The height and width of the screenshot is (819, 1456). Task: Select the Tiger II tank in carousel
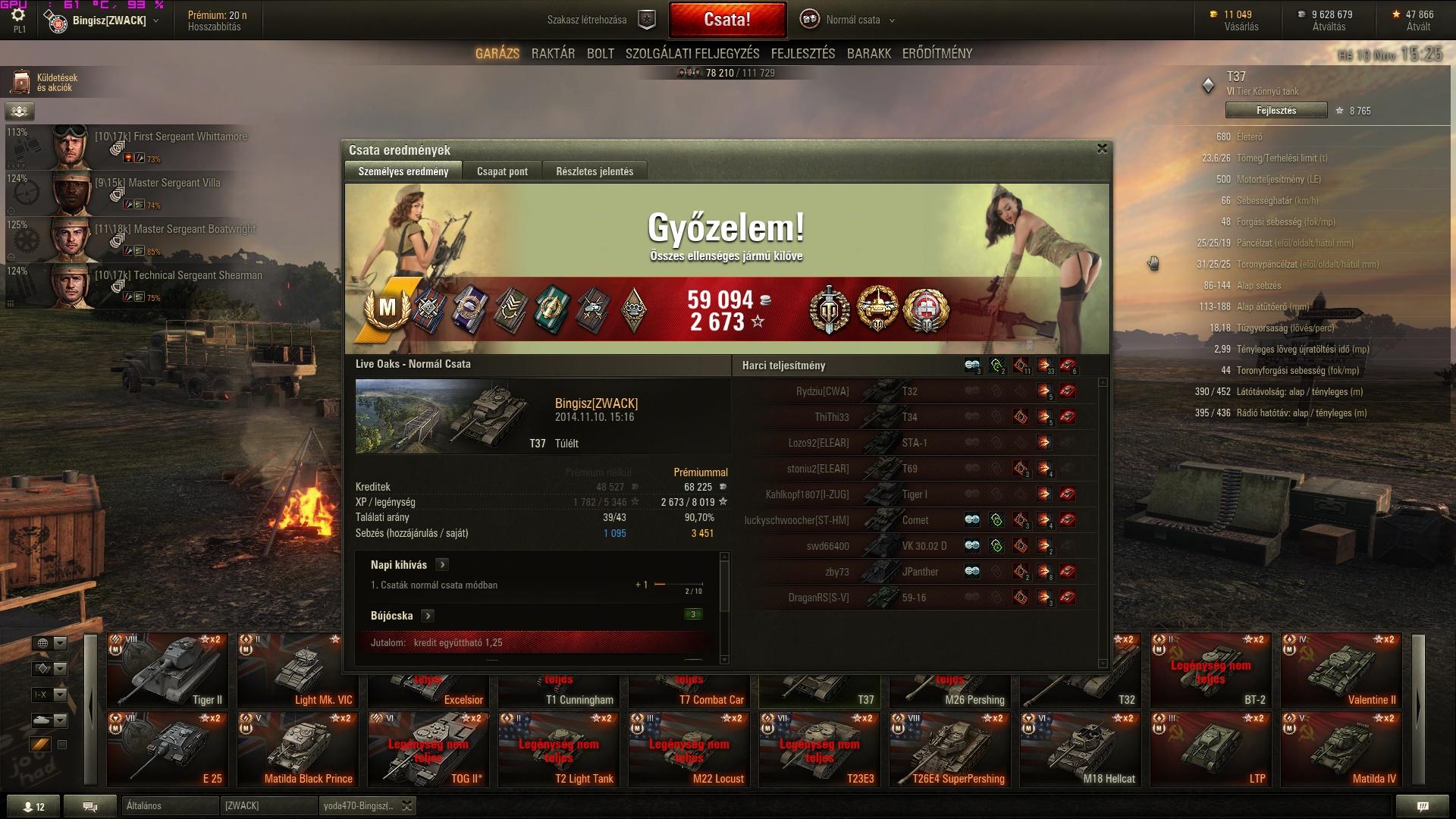[x=168, y=670]
